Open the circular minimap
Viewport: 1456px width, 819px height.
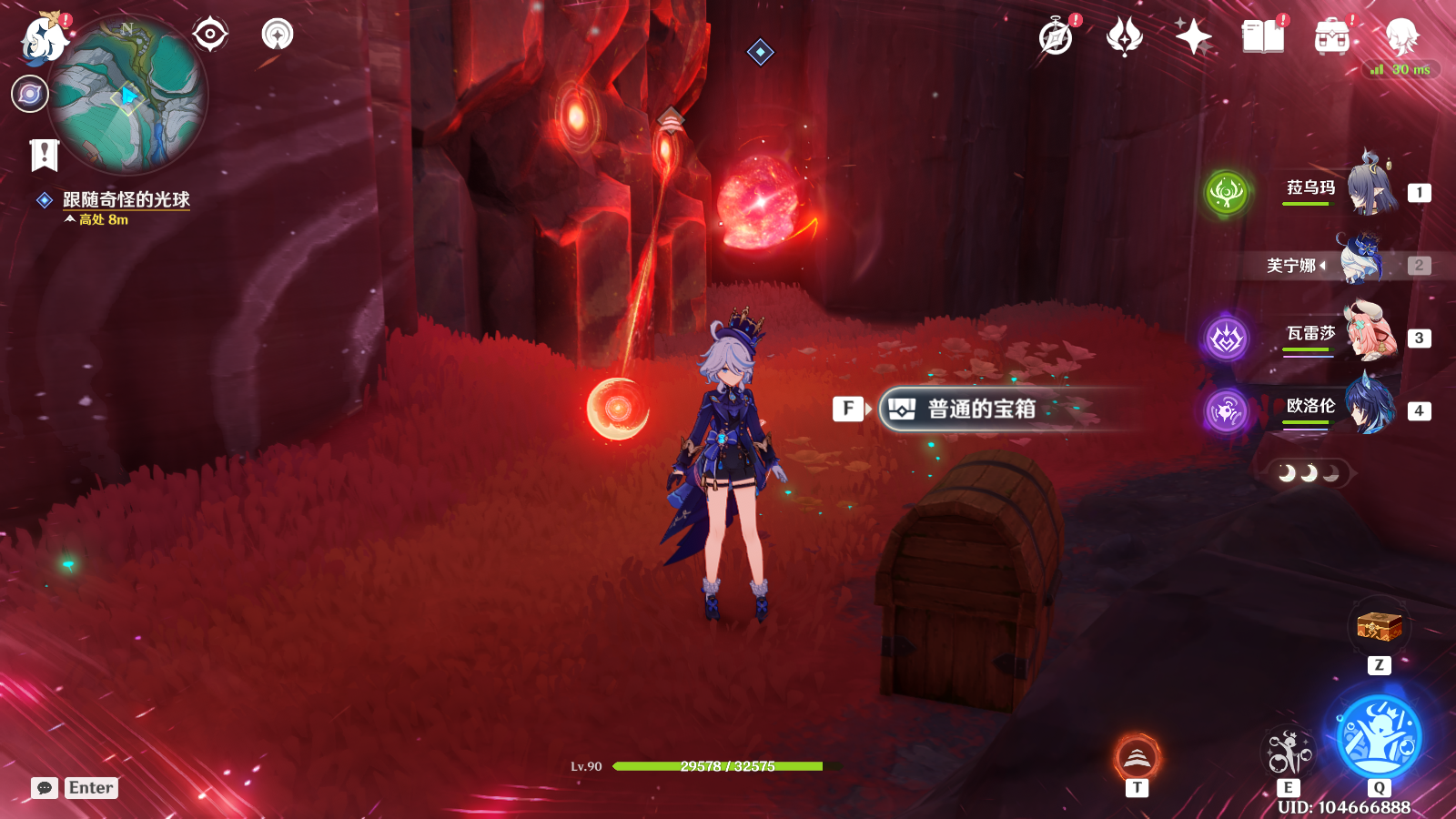point(128,96)
